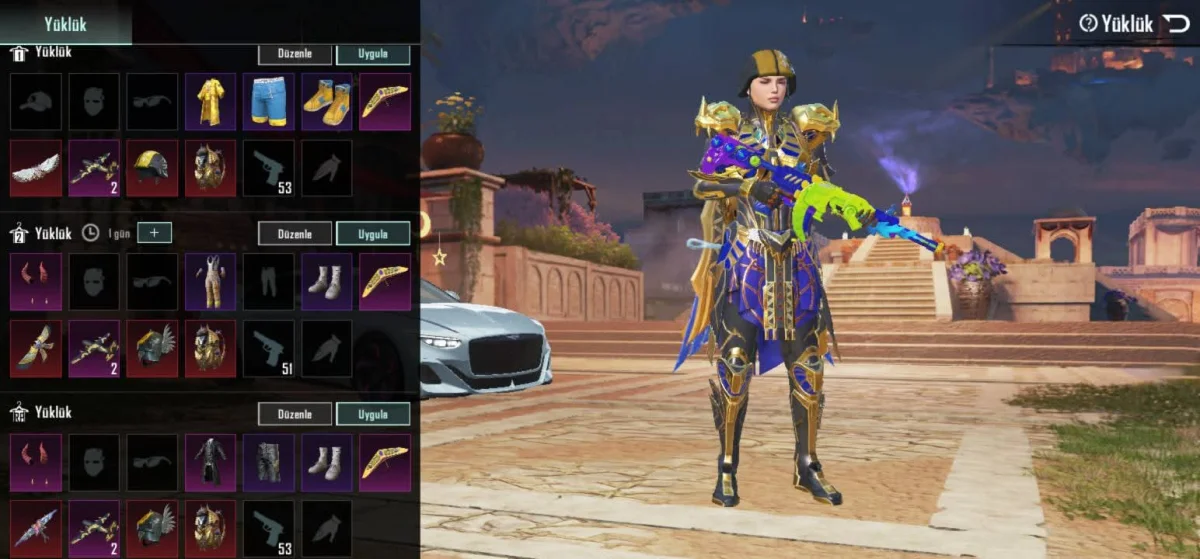
Task: Extend loadout time with the plus button
Action: pyautogui.click(x=154, y=233)
